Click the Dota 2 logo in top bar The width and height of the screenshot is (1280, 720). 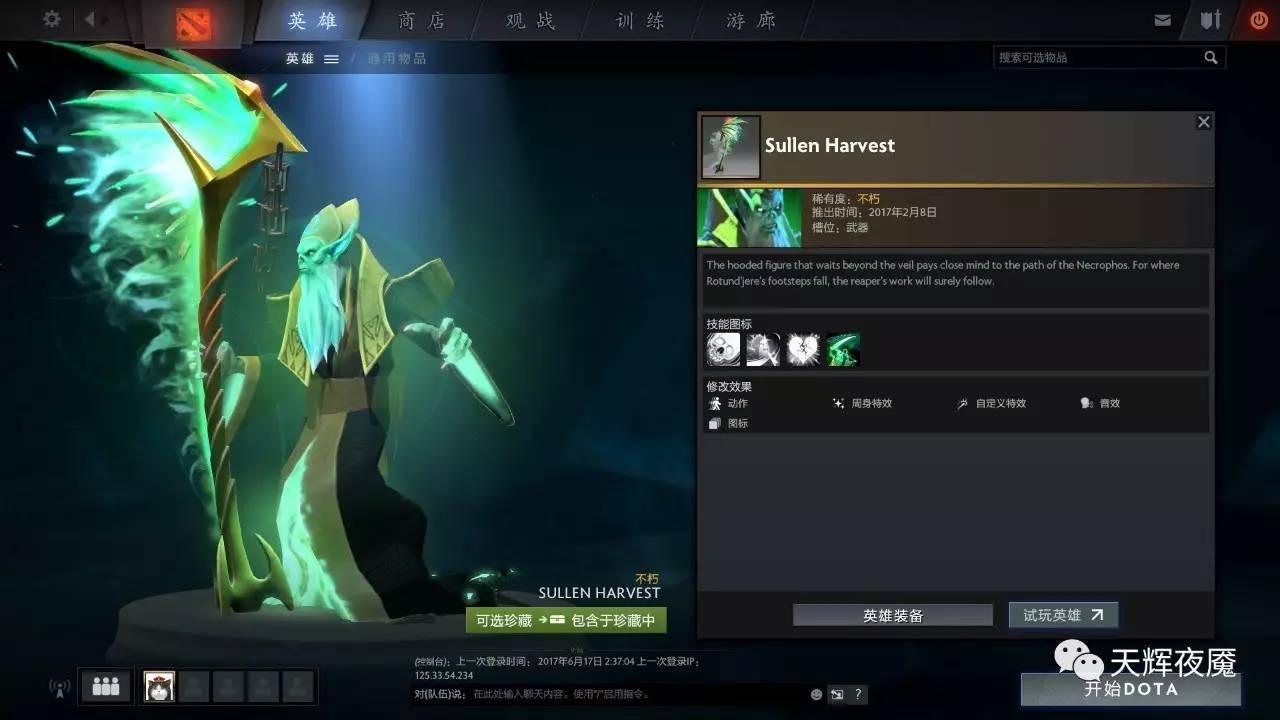tap(193, 20)
